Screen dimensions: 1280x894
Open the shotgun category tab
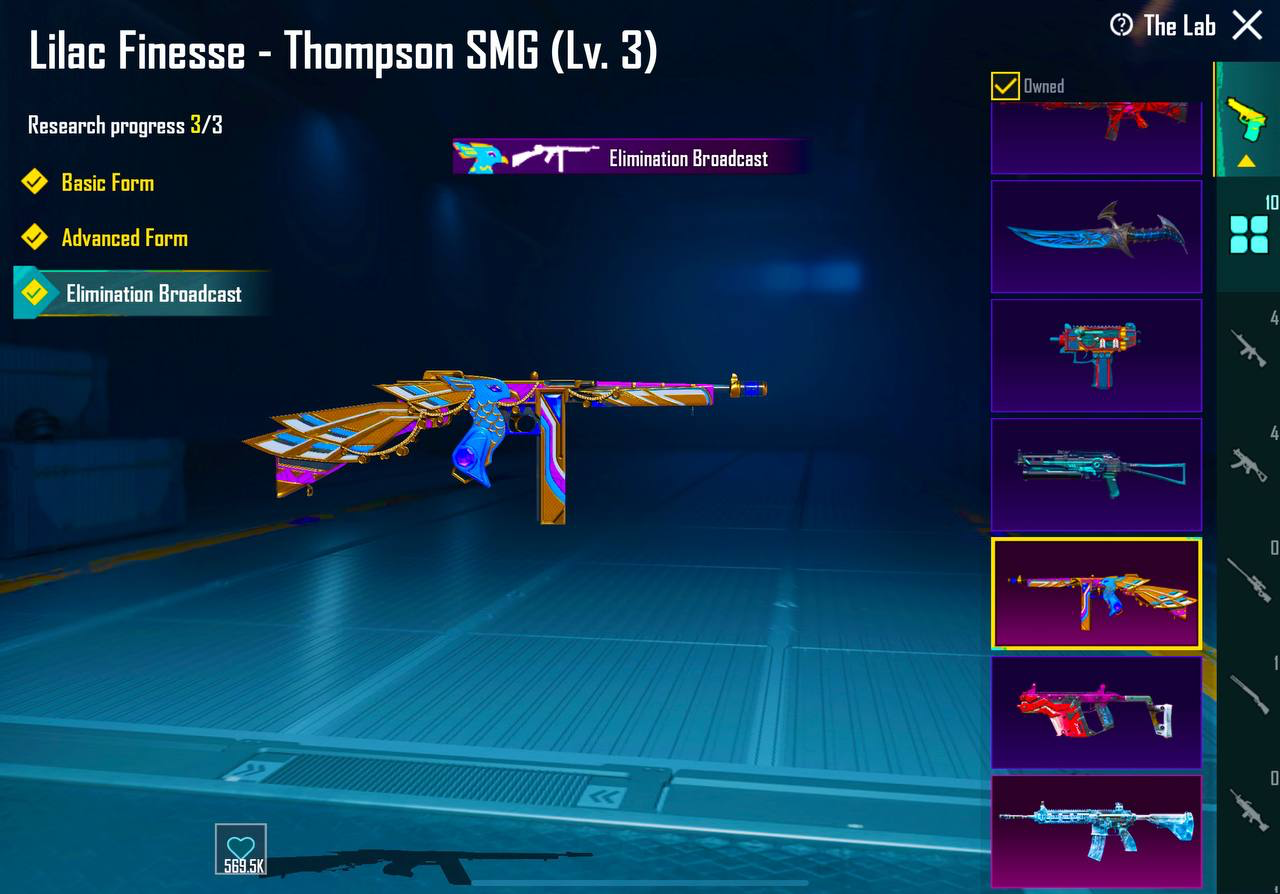coord(1248,693)
